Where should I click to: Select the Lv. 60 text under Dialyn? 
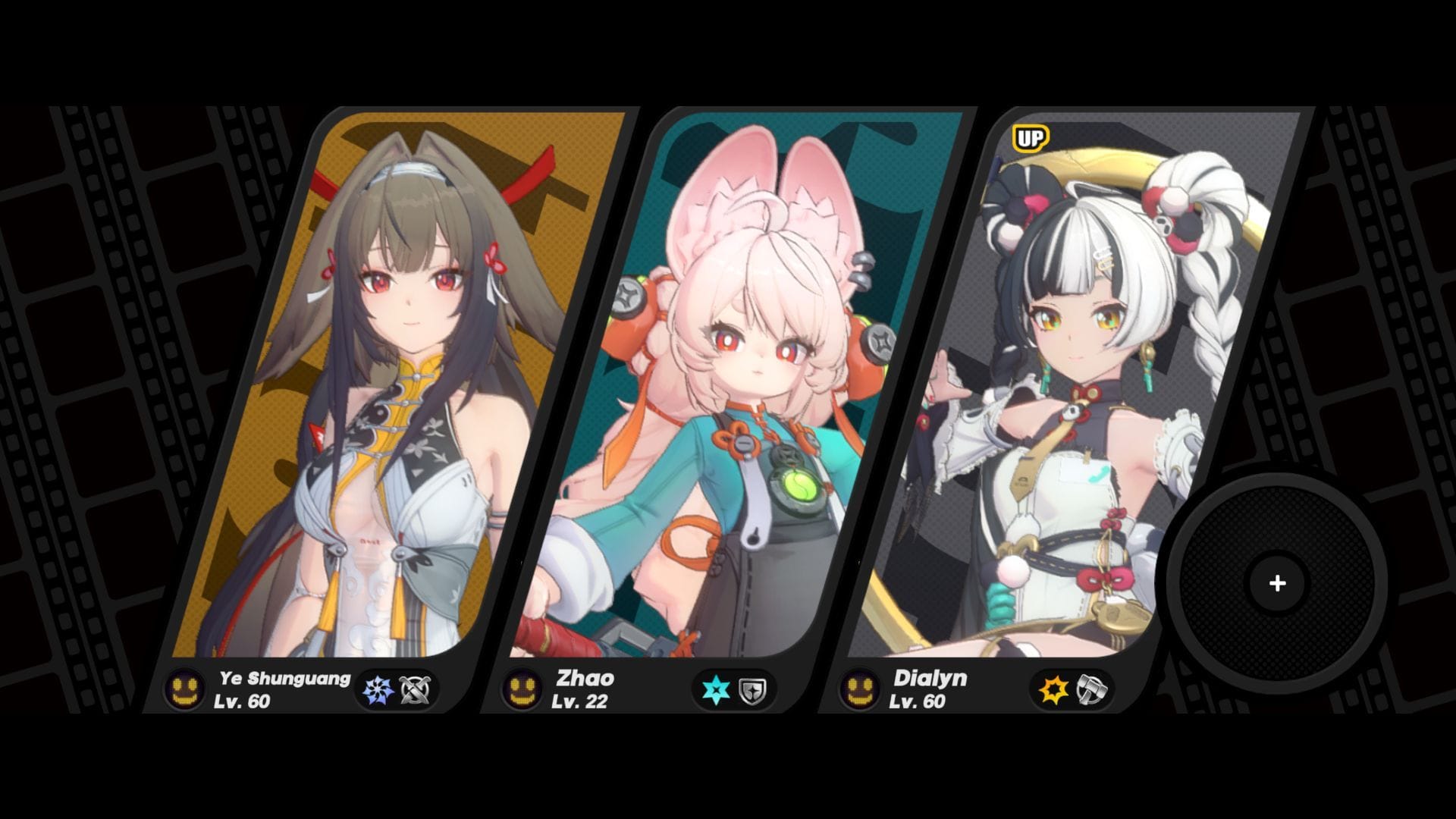point(917,704)
